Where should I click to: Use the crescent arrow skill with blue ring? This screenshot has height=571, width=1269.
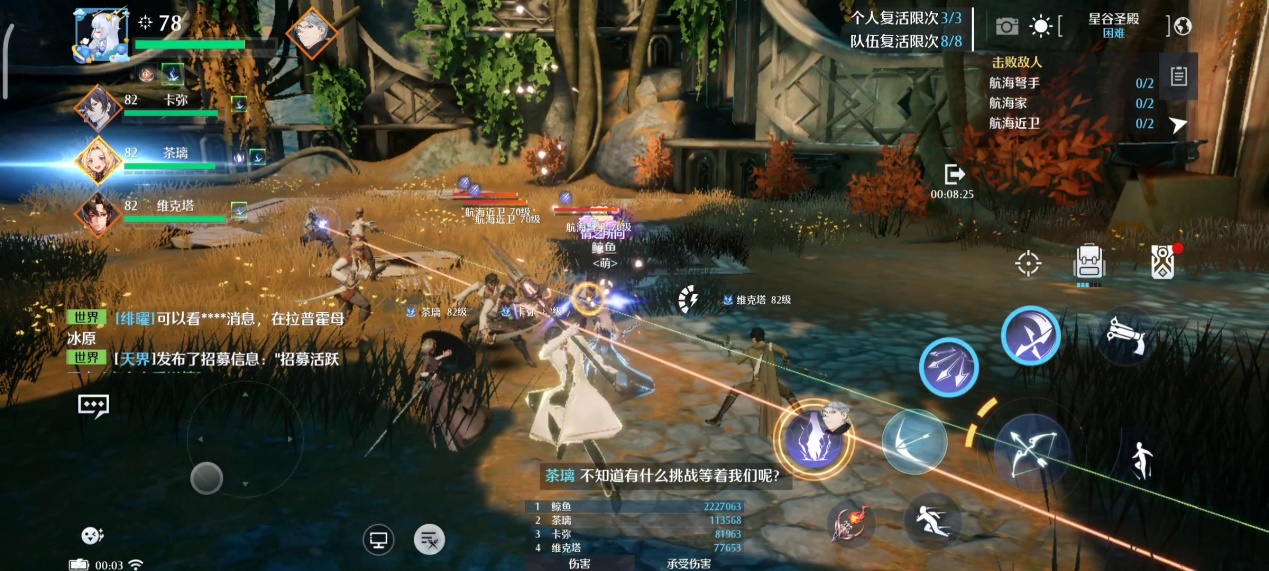[1030, 335]
